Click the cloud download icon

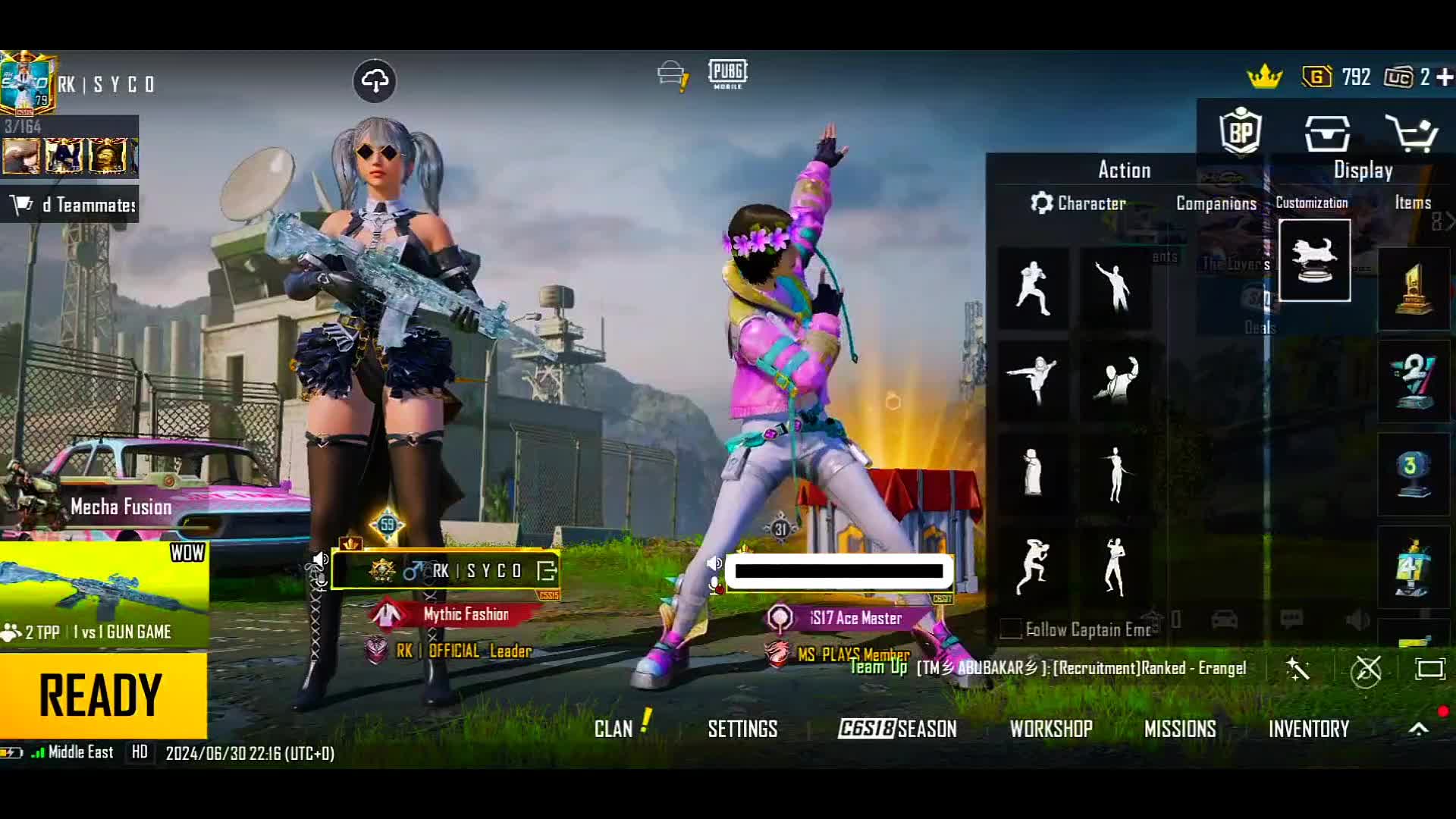[375, 80]
